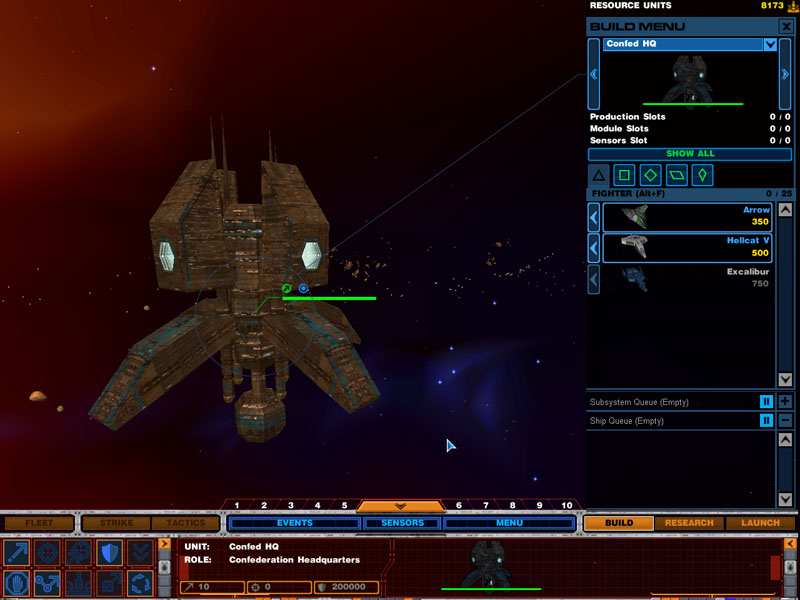
Task: Open the Research panel
Action: pyautogui.click(x=689, y=523)
